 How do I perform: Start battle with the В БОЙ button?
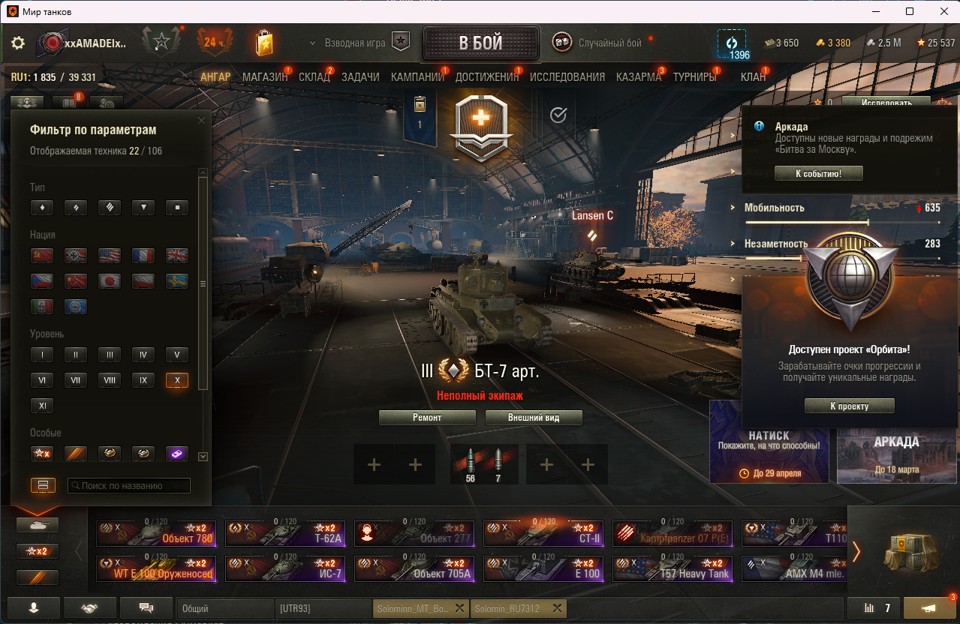(x=481, y=43)
